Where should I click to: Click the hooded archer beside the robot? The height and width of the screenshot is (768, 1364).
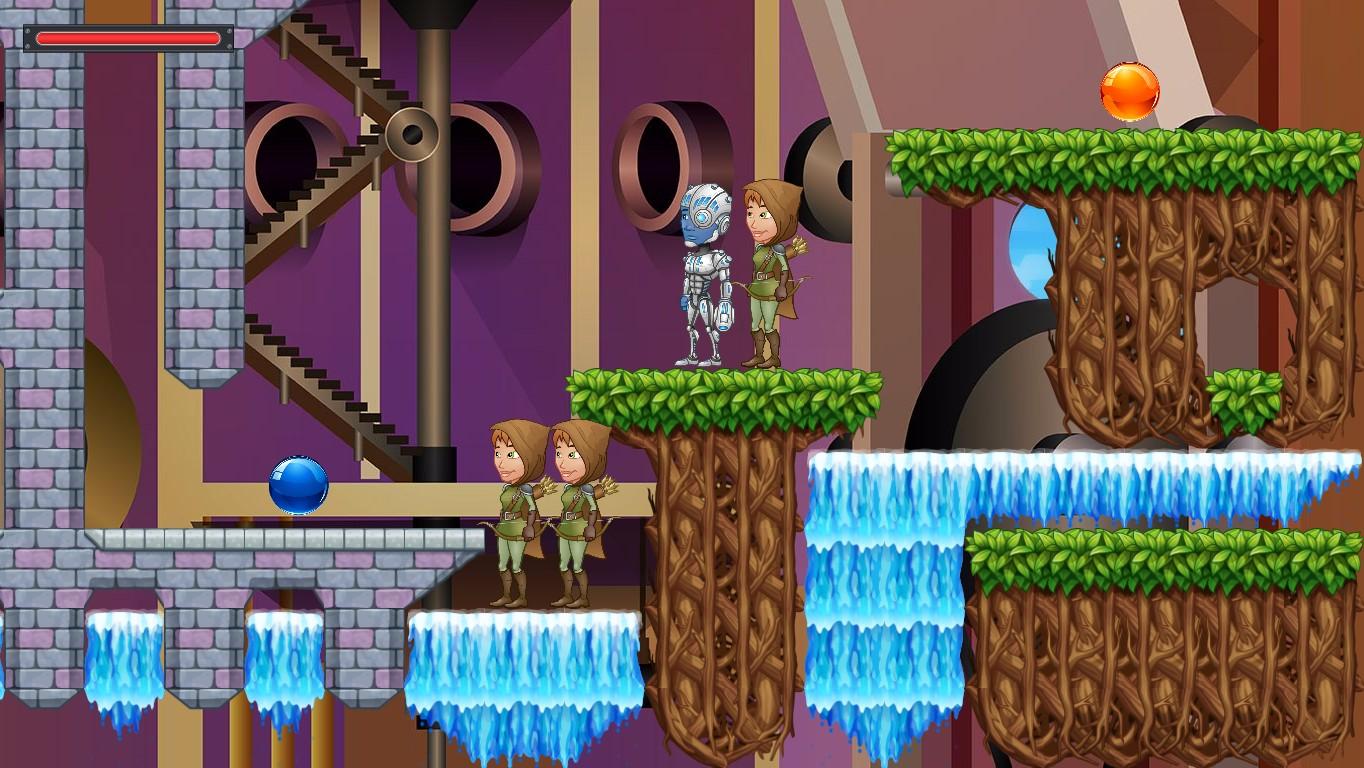[x=768, y=270]
